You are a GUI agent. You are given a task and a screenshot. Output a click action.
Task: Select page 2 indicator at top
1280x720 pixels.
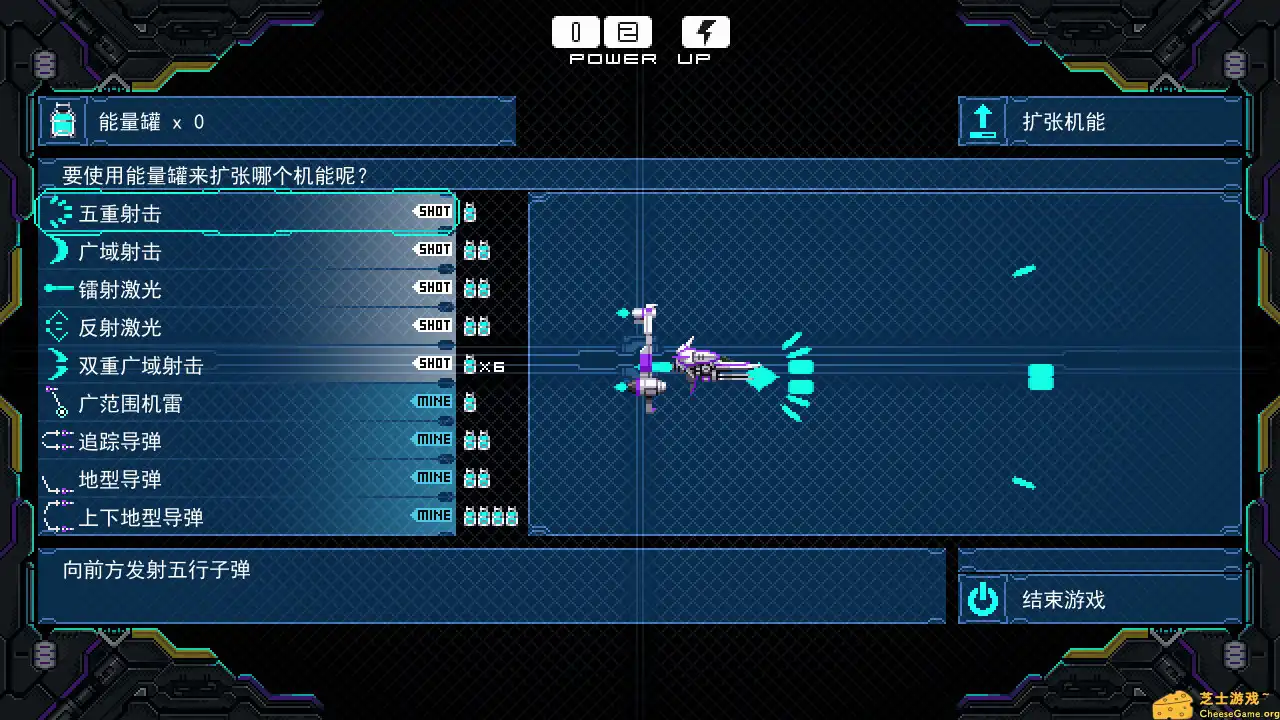pos(628,31)
